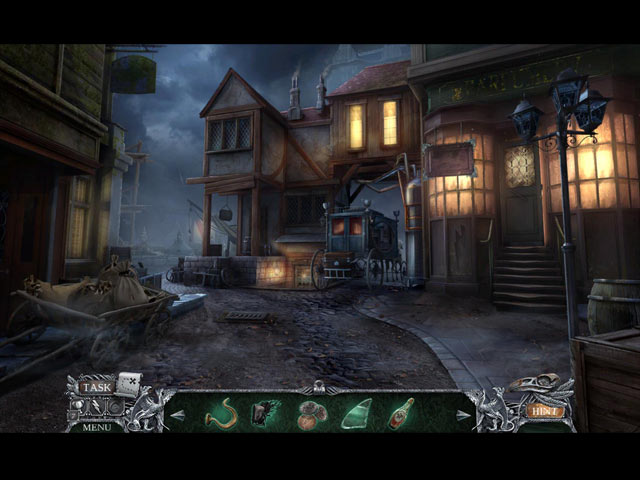The width and height of the screenshot is (640, 480).
Task: Pick the dark torn cloth inventory item
Action: tap(264, 413)
